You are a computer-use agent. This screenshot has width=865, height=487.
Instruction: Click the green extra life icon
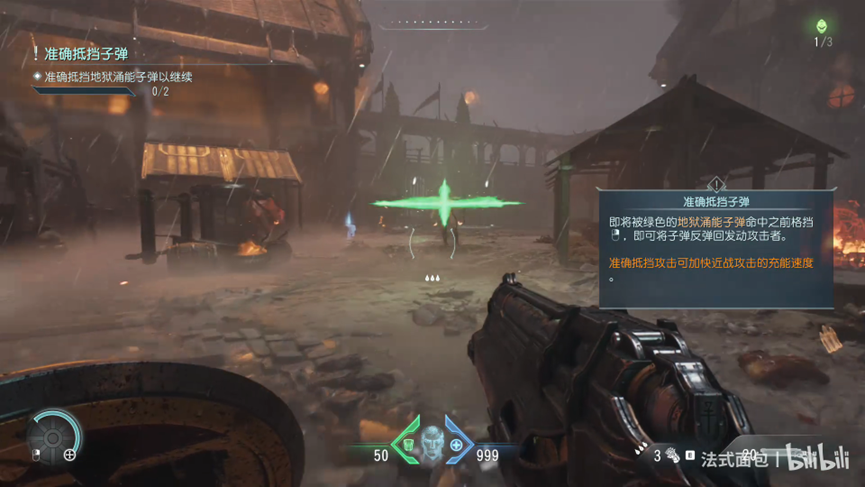click(822, 27)
